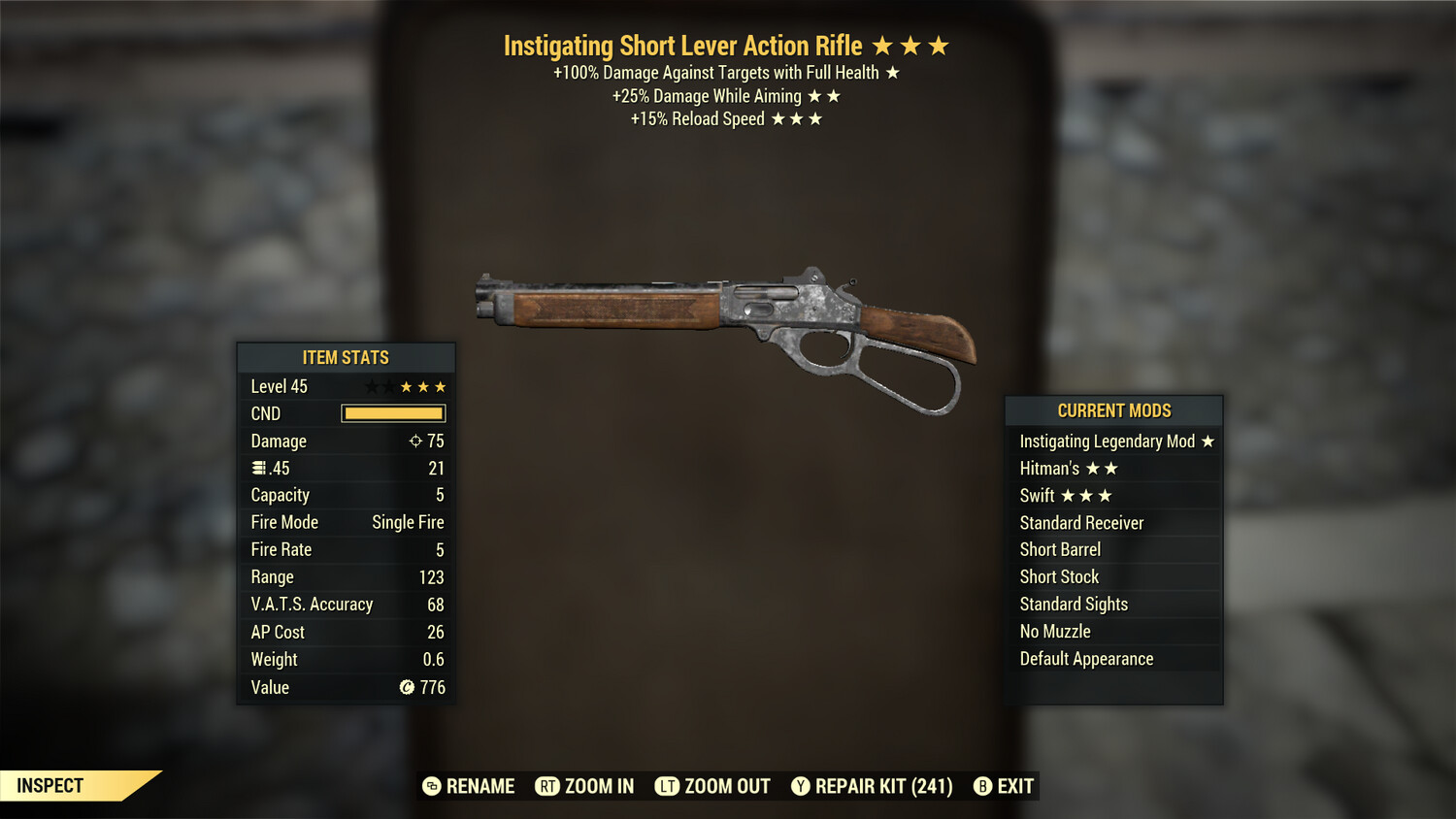Click the Instigating Short Lever Action Rifle title

682,46
